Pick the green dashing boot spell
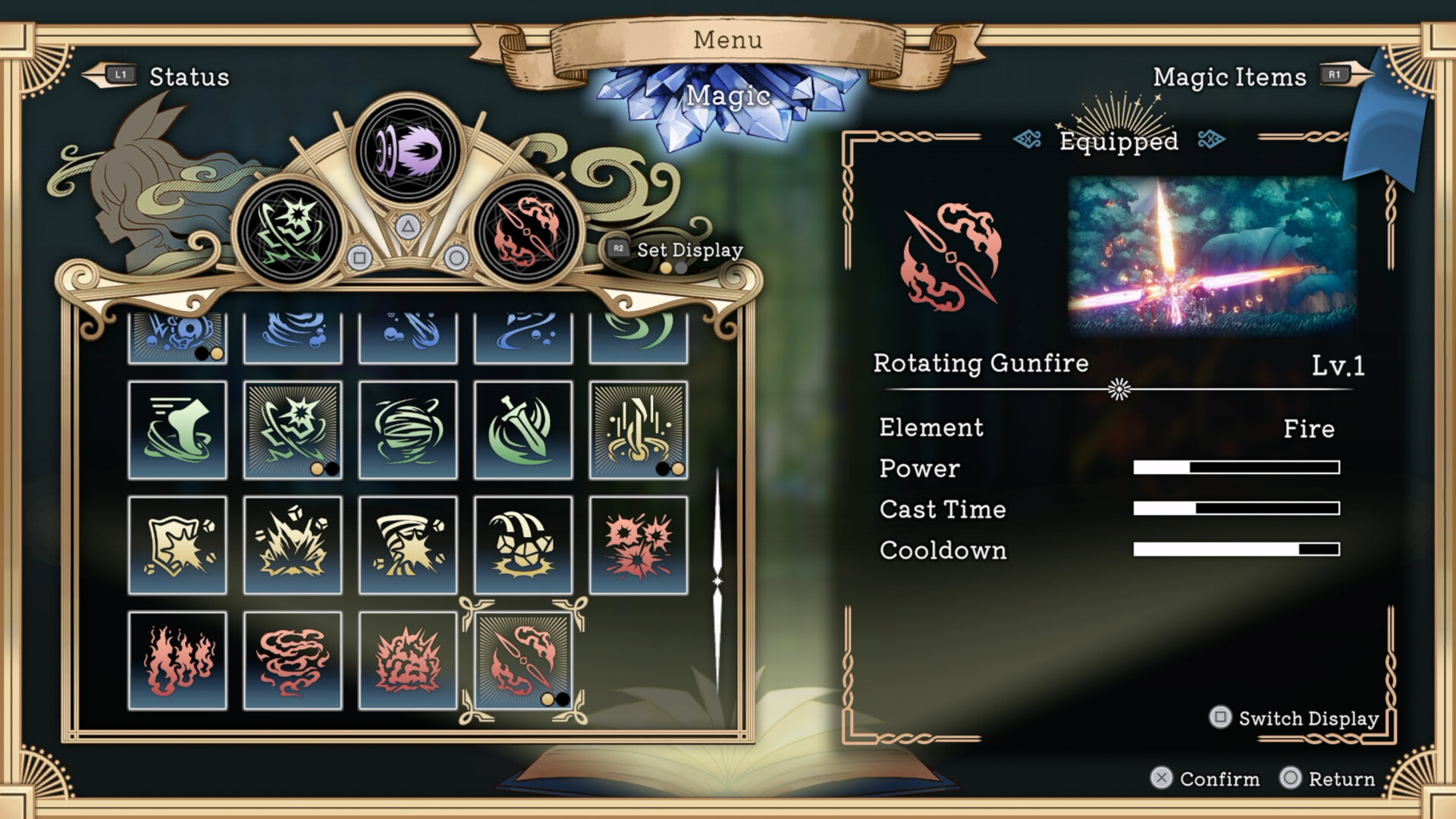 177,430
